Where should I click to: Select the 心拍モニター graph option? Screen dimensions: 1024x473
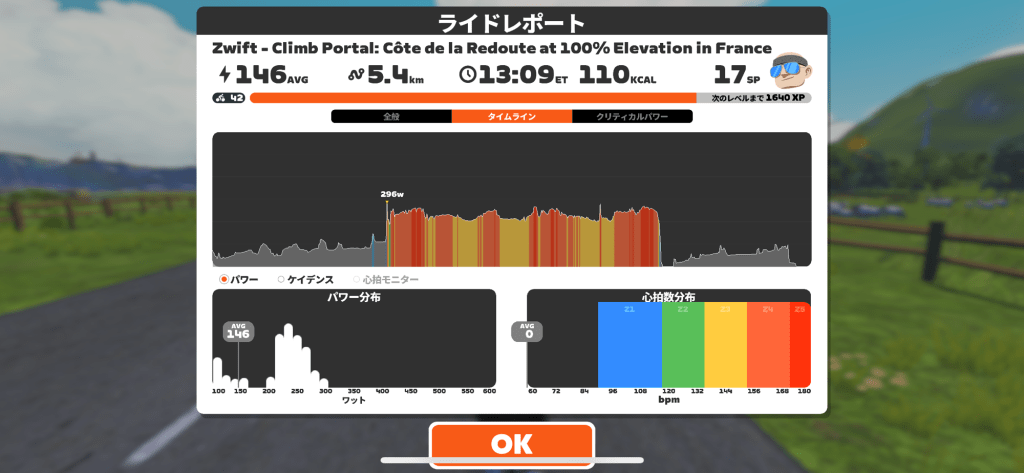coord(385,280)
